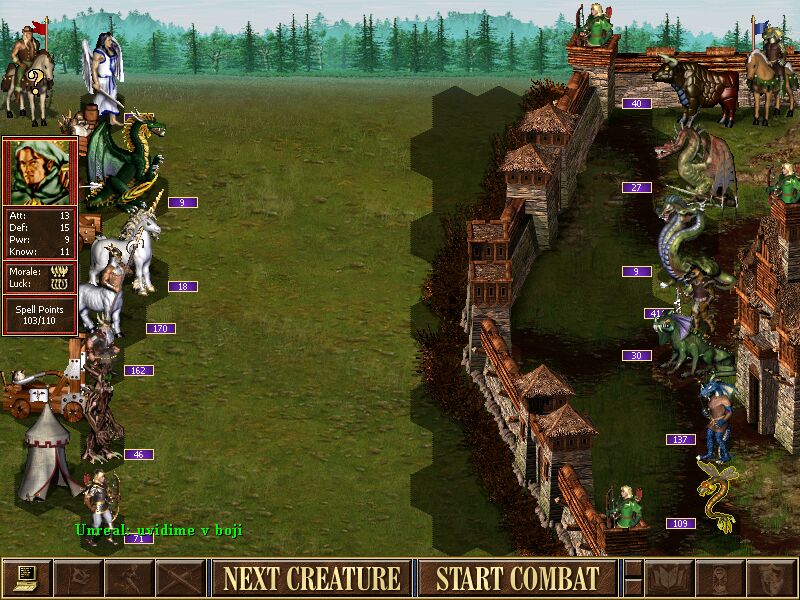
Task: Select the surrender flag button
Action: [78, 578]
